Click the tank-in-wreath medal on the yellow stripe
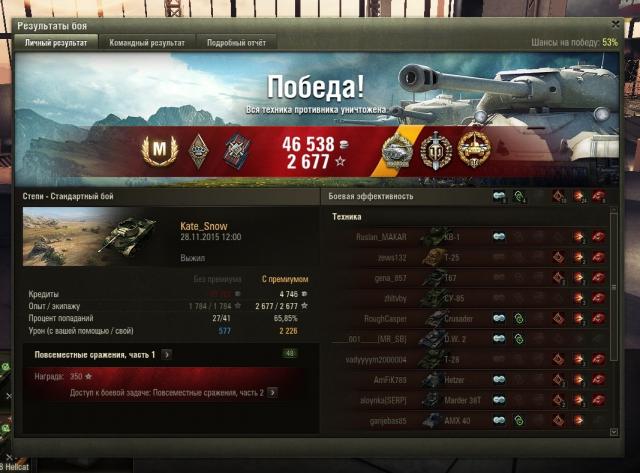The image size is (640, 473). (x=397, y=151)
